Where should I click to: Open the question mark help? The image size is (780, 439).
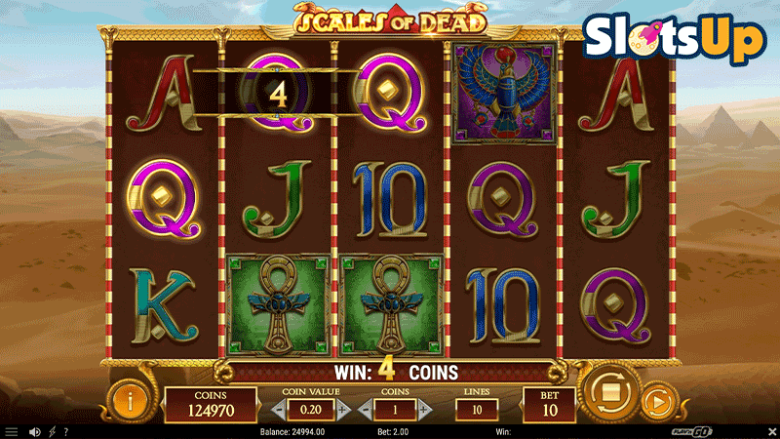[66, 432]
